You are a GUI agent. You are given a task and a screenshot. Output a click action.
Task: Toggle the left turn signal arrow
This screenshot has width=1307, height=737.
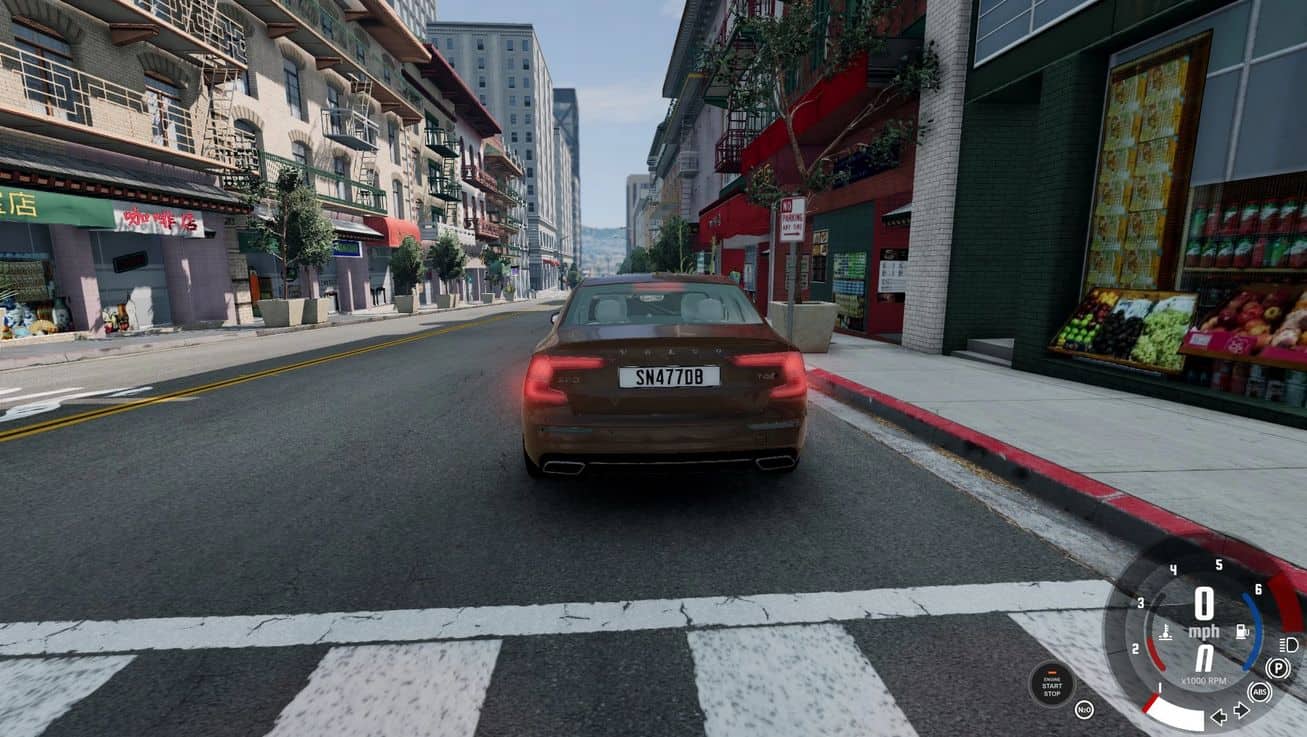[1218, 715]
